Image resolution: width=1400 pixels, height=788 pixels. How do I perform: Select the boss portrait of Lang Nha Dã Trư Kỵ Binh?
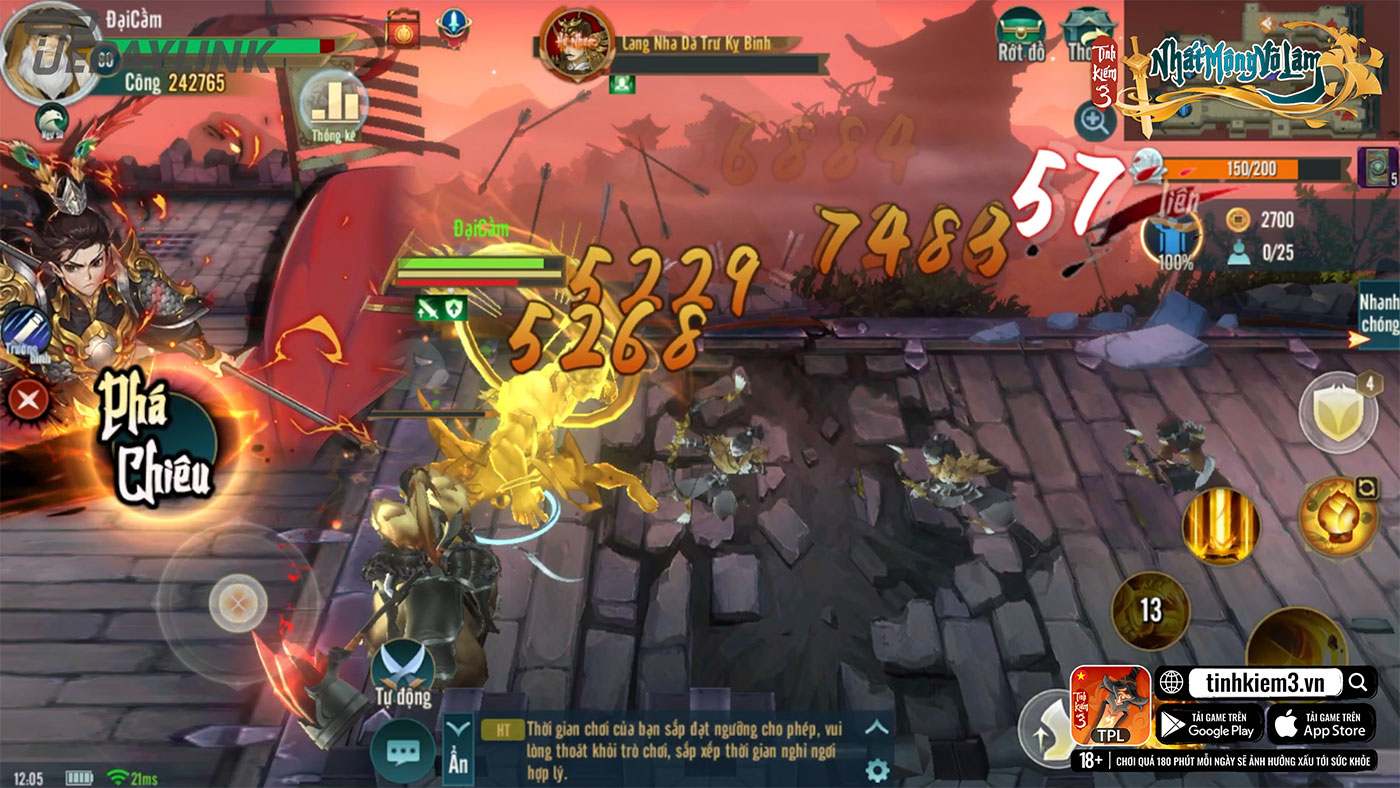pos(573,44)
